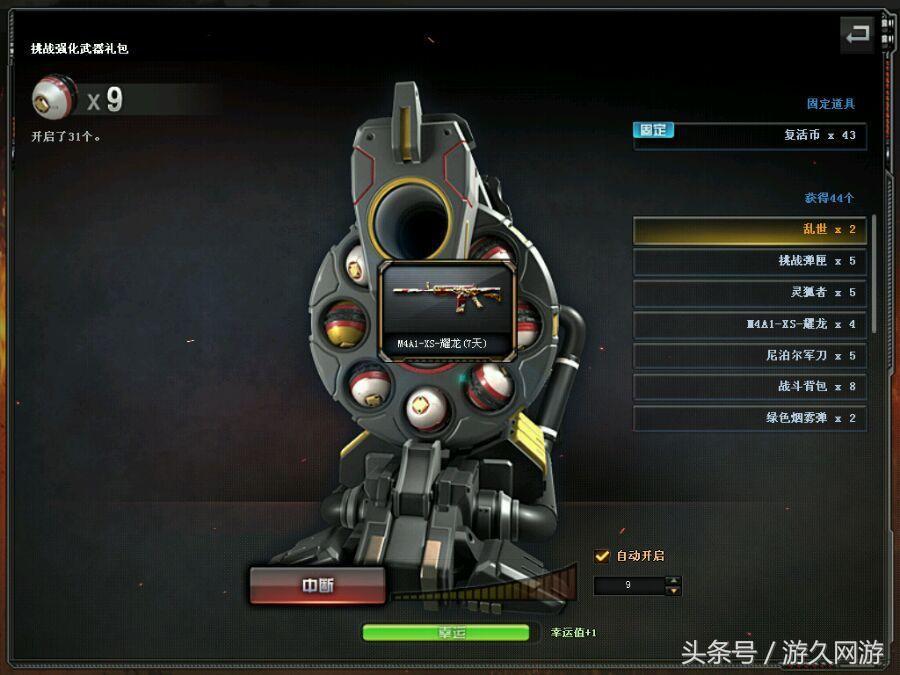Pick the M4A1-XS-耀龙 x 4 list row
900x675 pixels.
(749, 324)
